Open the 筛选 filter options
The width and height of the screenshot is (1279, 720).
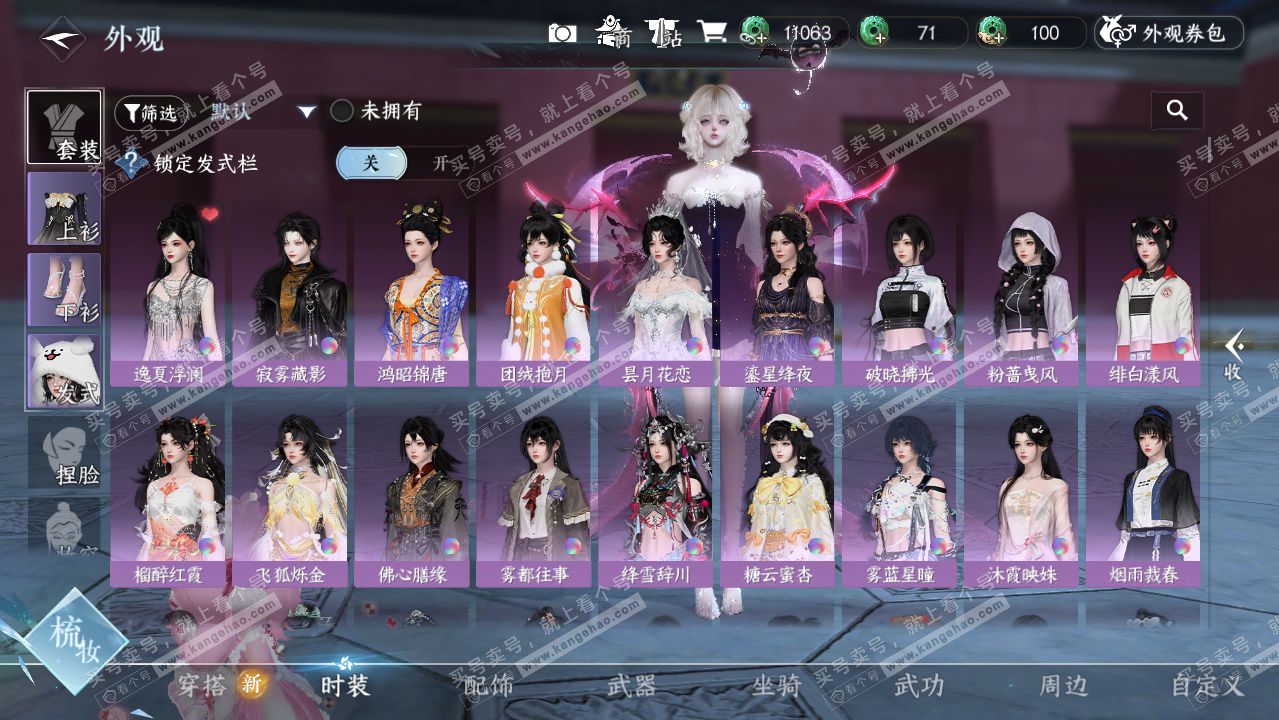pyautogui.click(x=150, y=113)
